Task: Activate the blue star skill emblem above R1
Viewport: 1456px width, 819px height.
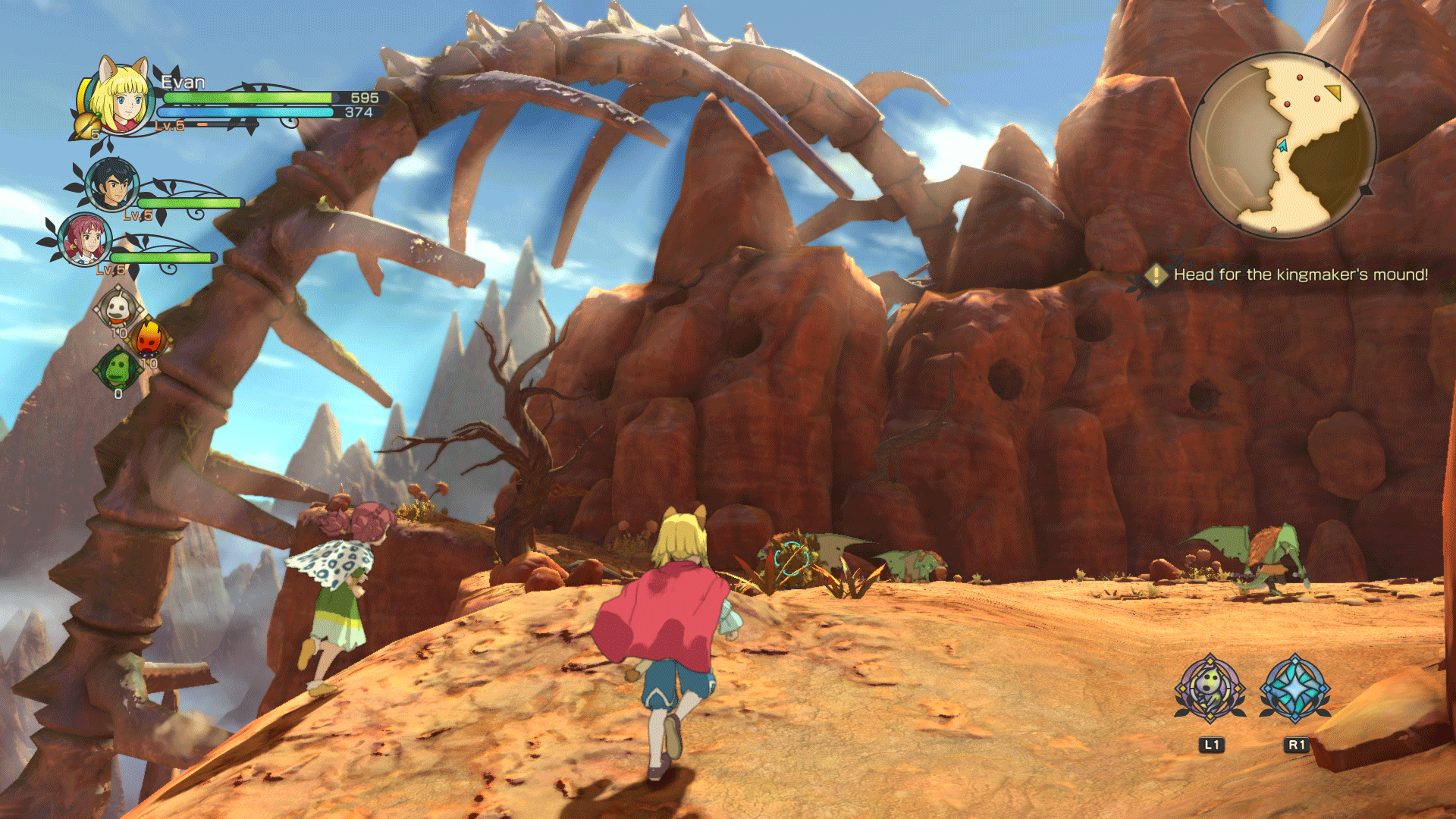Action: tap(1295, 689)
